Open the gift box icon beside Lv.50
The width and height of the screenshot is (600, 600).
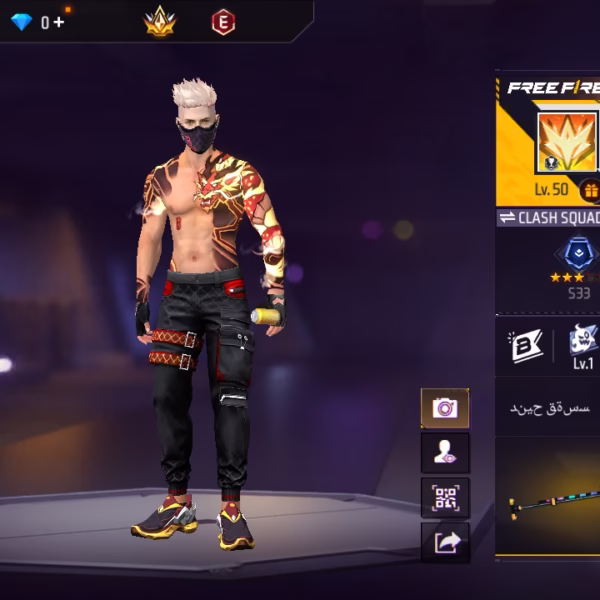[x=589, y=190]
